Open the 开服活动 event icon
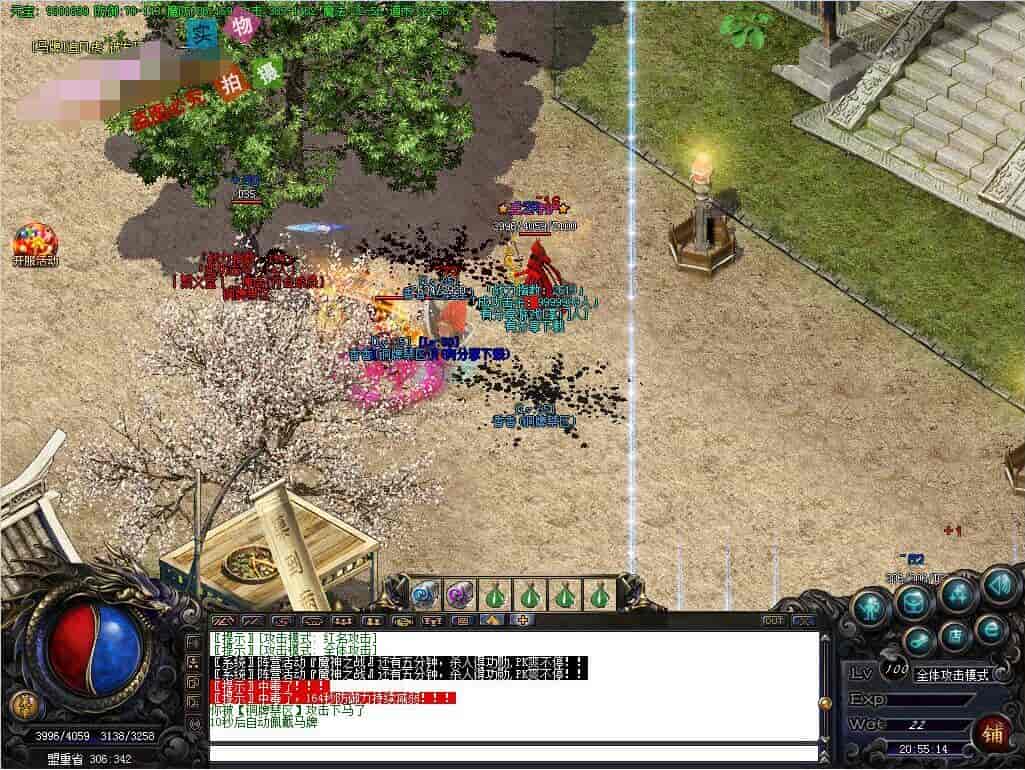Image resolution: width=1025 pixels, height=770 pixels. pyautogui.click(x=35, y=243)
